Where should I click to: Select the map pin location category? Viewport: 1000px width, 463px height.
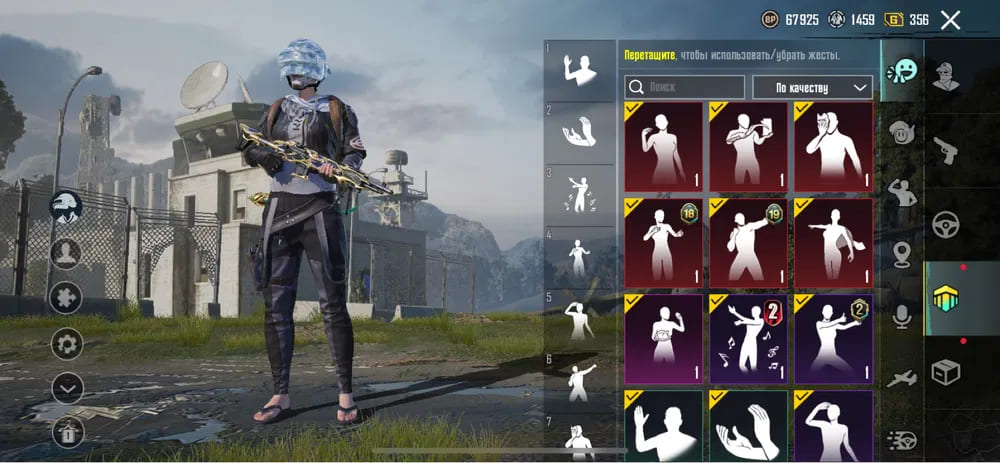pyautogui.click(x=902, y=253)
